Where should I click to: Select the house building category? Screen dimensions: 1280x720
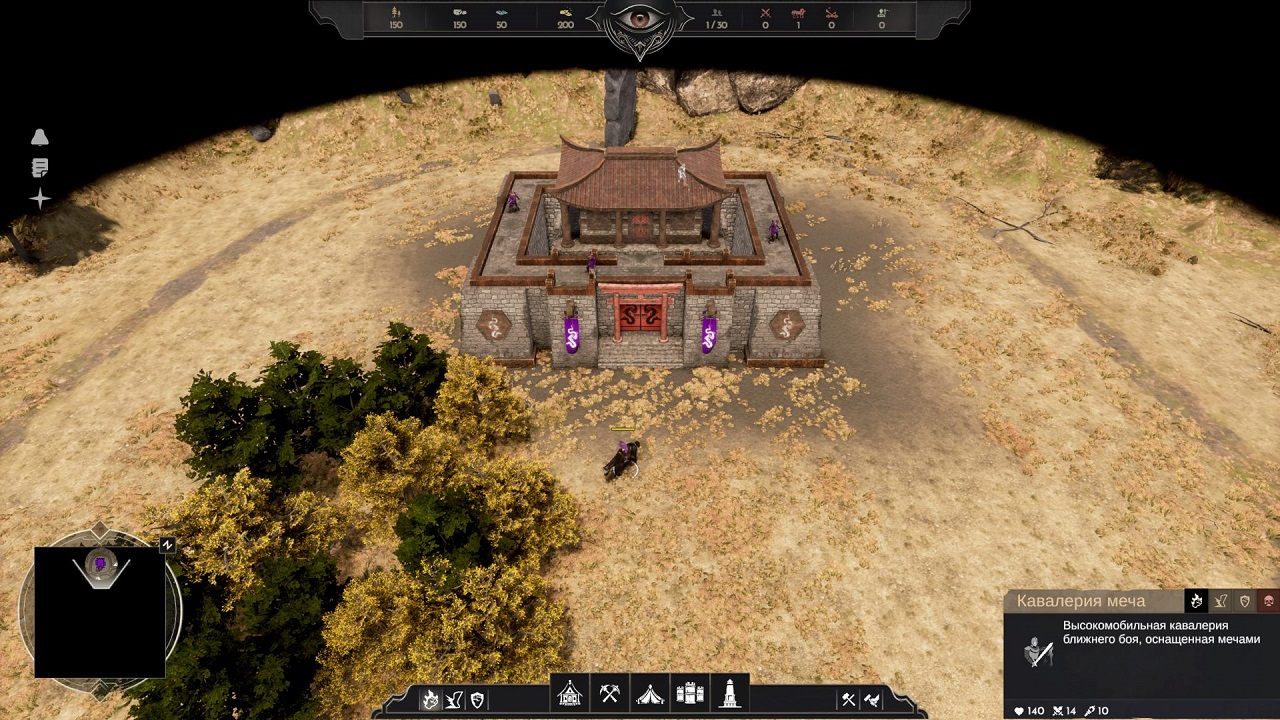[x=570, y=693]
